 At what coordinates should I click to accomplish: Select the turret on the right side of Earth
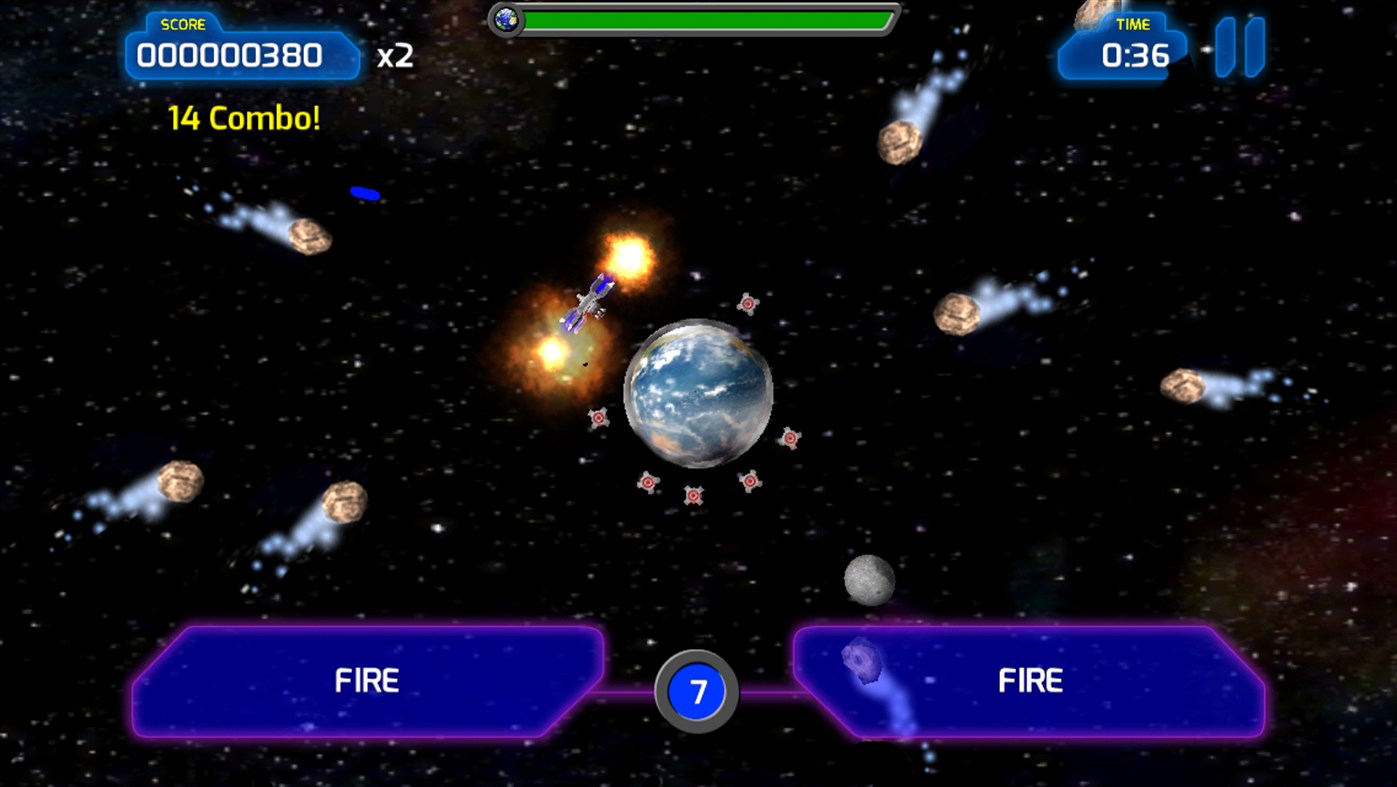coord(789,438)
